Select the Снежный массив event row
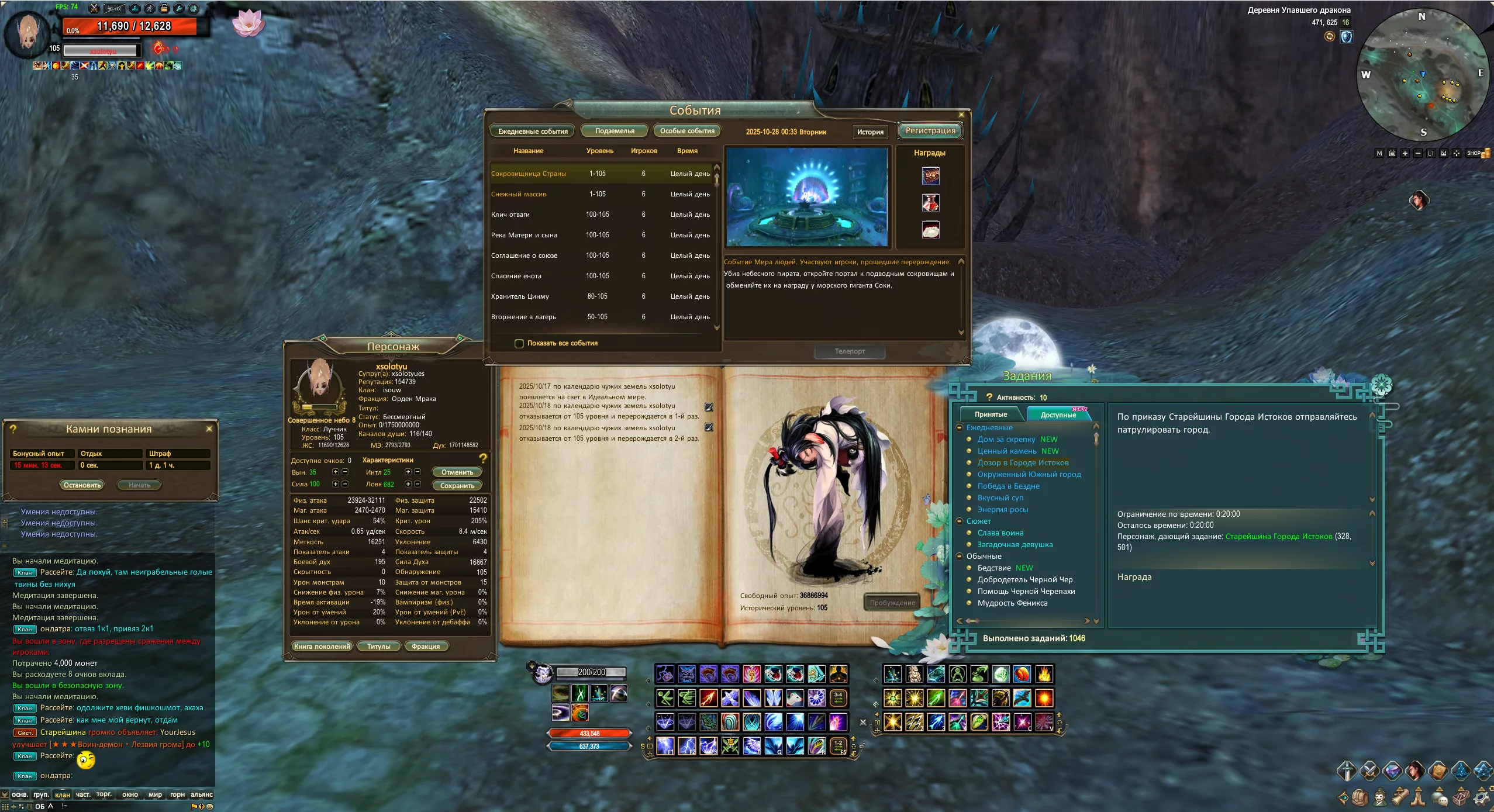The width and height of the screenshot is (1494, 812). coord(519,194)
